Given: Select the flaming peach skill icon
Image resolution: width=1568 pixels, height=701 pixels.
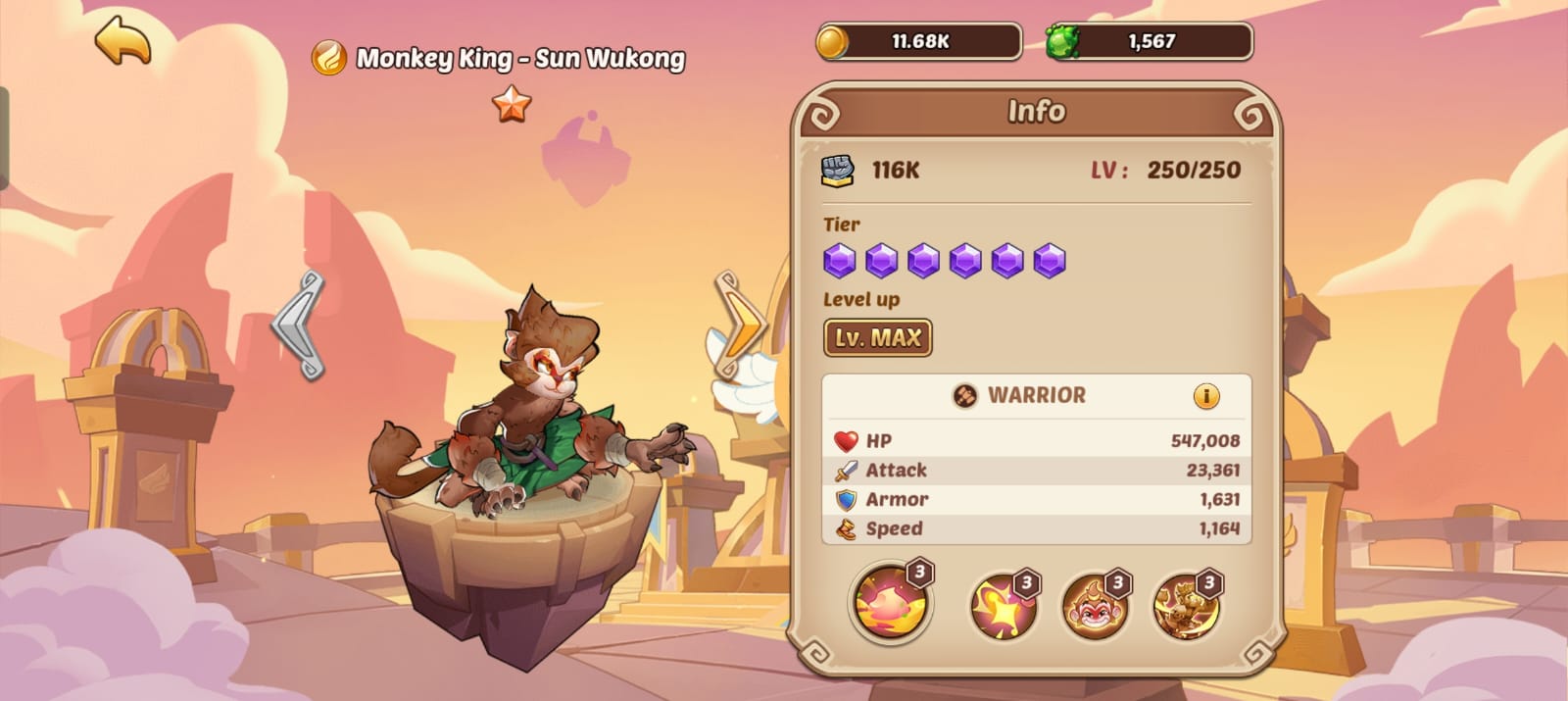Looking at the screenshot, I should click(890, 602).
